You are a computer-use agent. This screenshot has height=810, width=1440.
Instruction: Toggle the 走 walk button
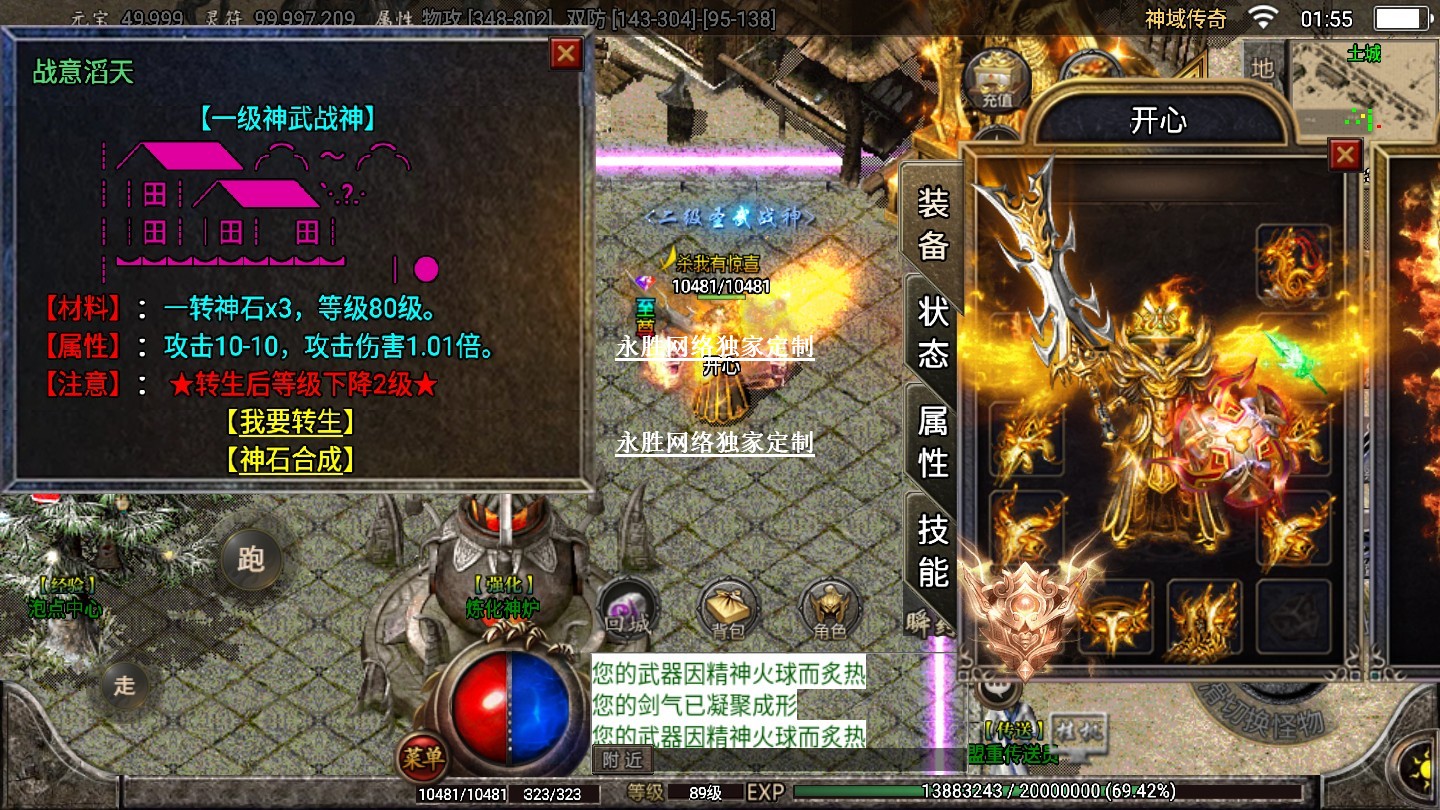coord(124,685)
